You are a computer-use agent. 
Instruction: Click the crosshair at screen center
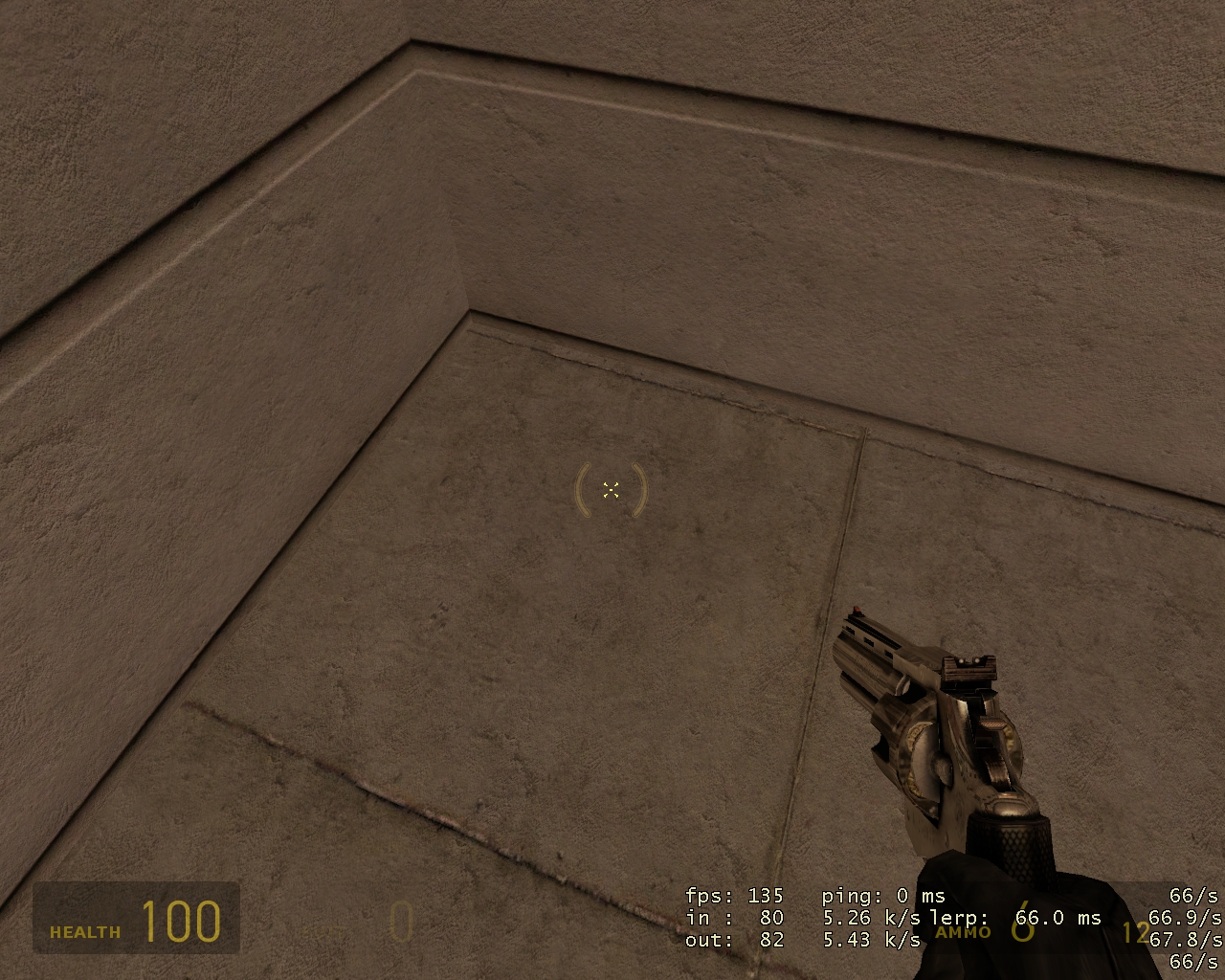tap(612, 489)
